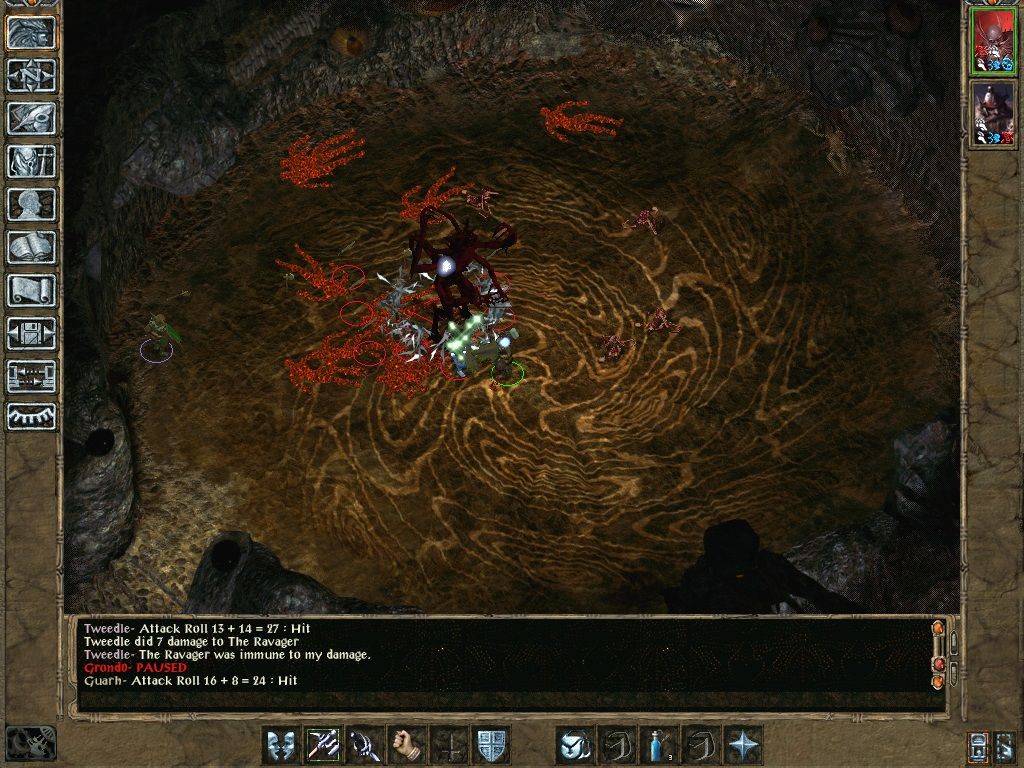Open the star special abilities button
Viewport: 1024px width, 768px height.
pos(743,745)
